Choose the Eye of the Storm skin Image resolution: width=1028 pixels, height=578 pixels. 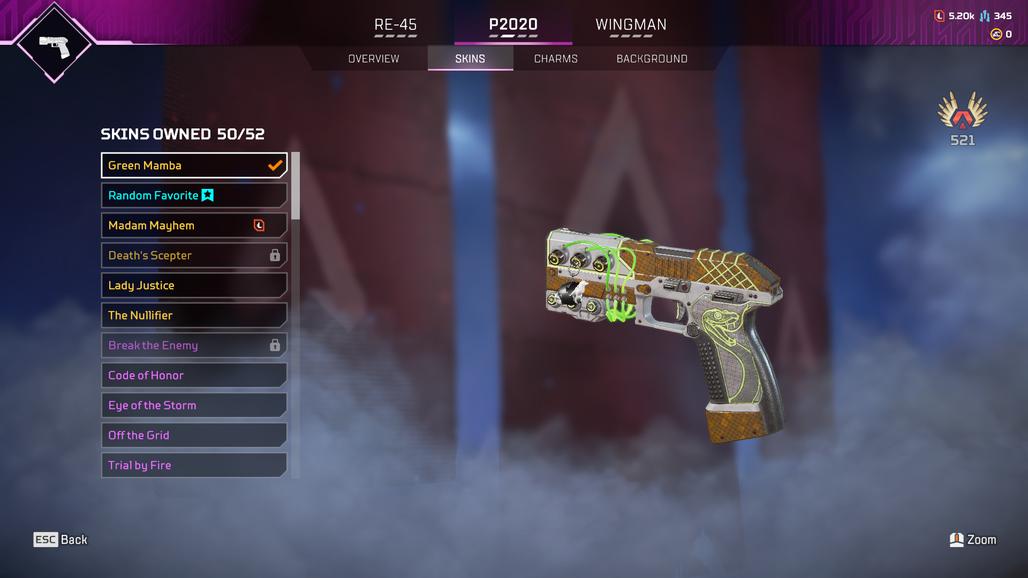pyautogui.click(x=194, y=406)
